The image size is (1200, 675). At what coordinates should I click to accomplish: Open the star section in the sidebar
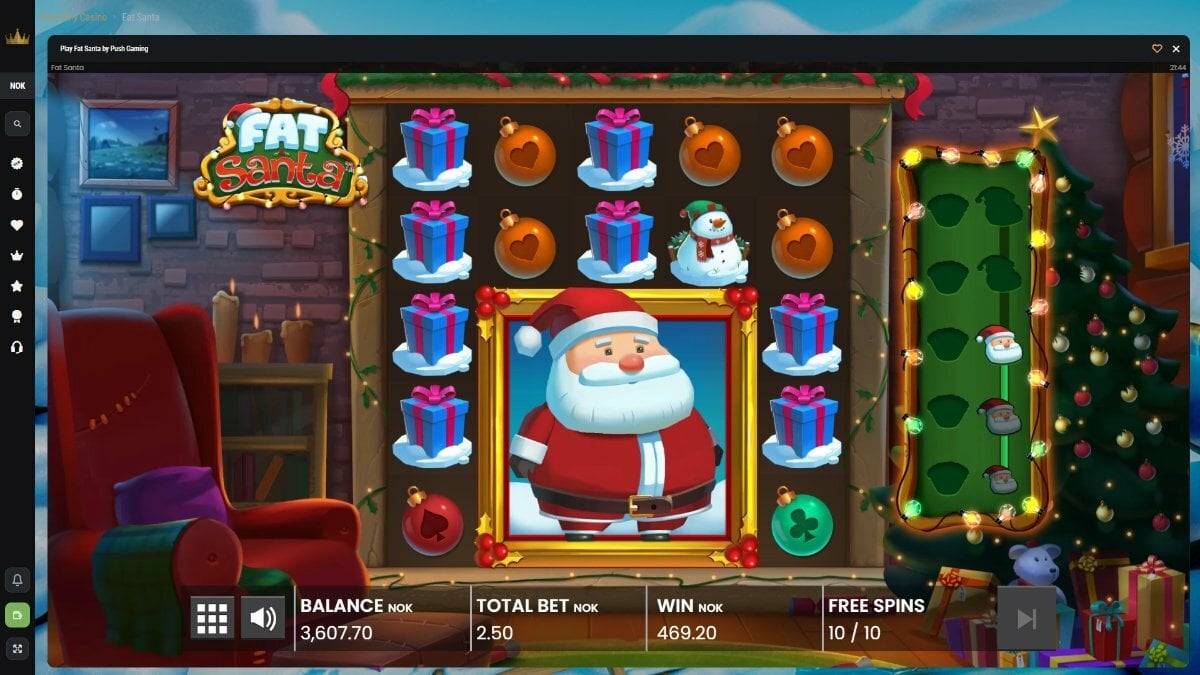[x=17, y=286]
